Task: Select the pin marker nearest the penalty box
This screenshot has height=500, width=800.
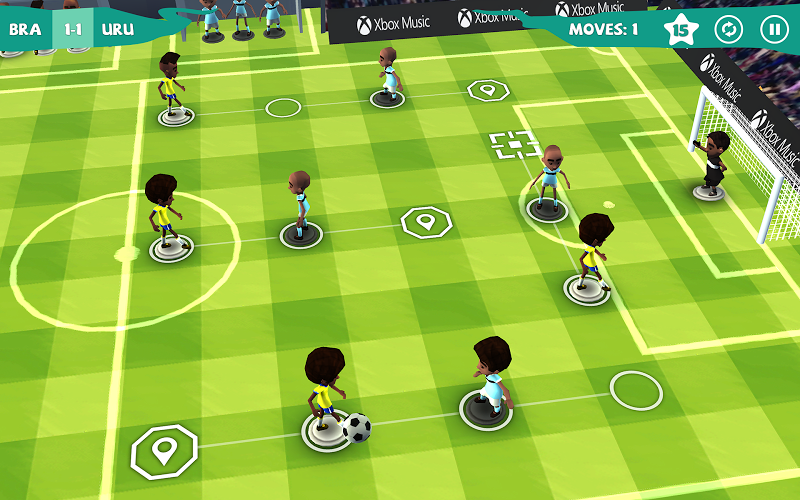Action: click(x=488, y=90)
